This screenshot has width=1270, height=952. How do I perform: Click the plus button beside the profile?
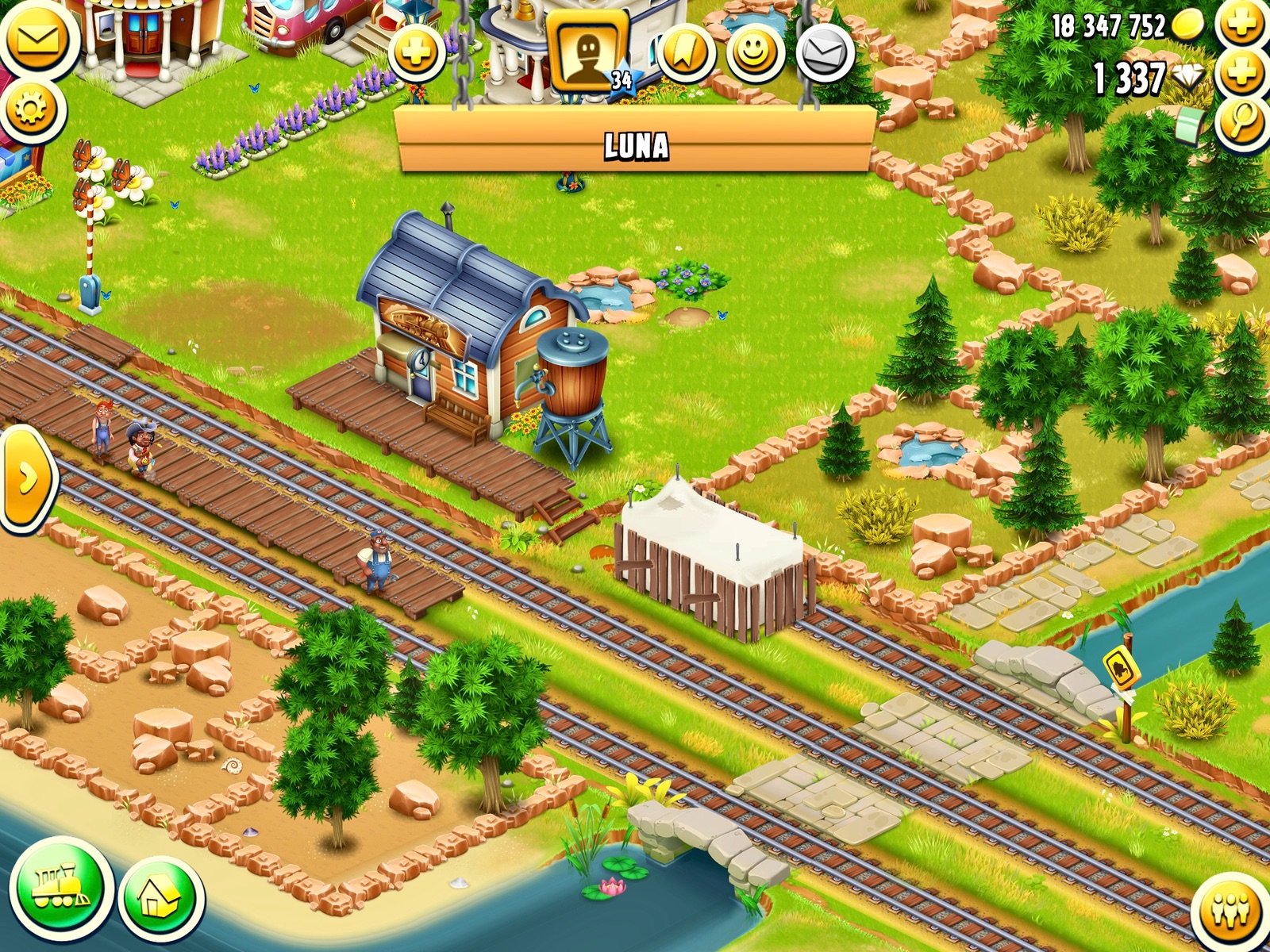pyautogui.click(x=416, y=54)
